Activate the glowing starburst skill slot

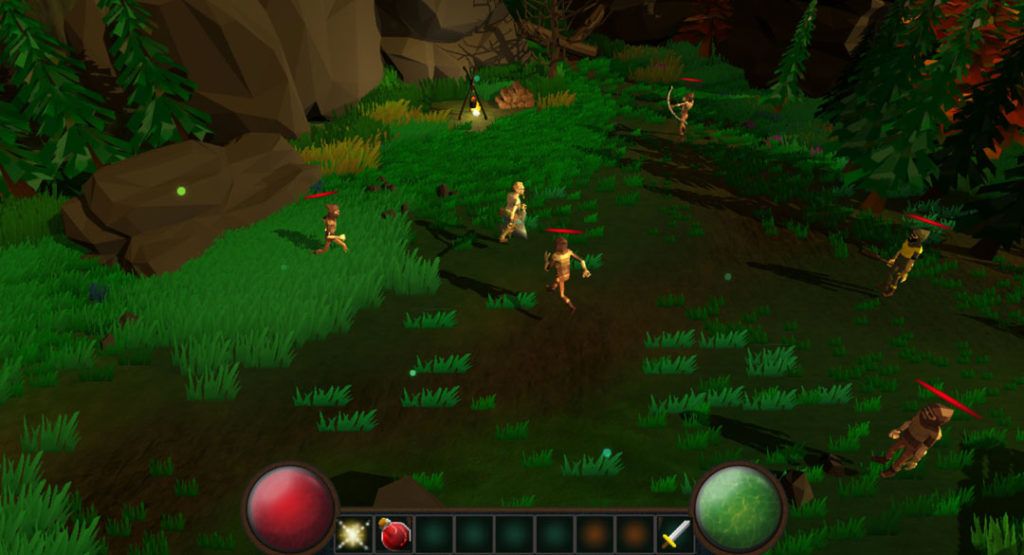353,534
